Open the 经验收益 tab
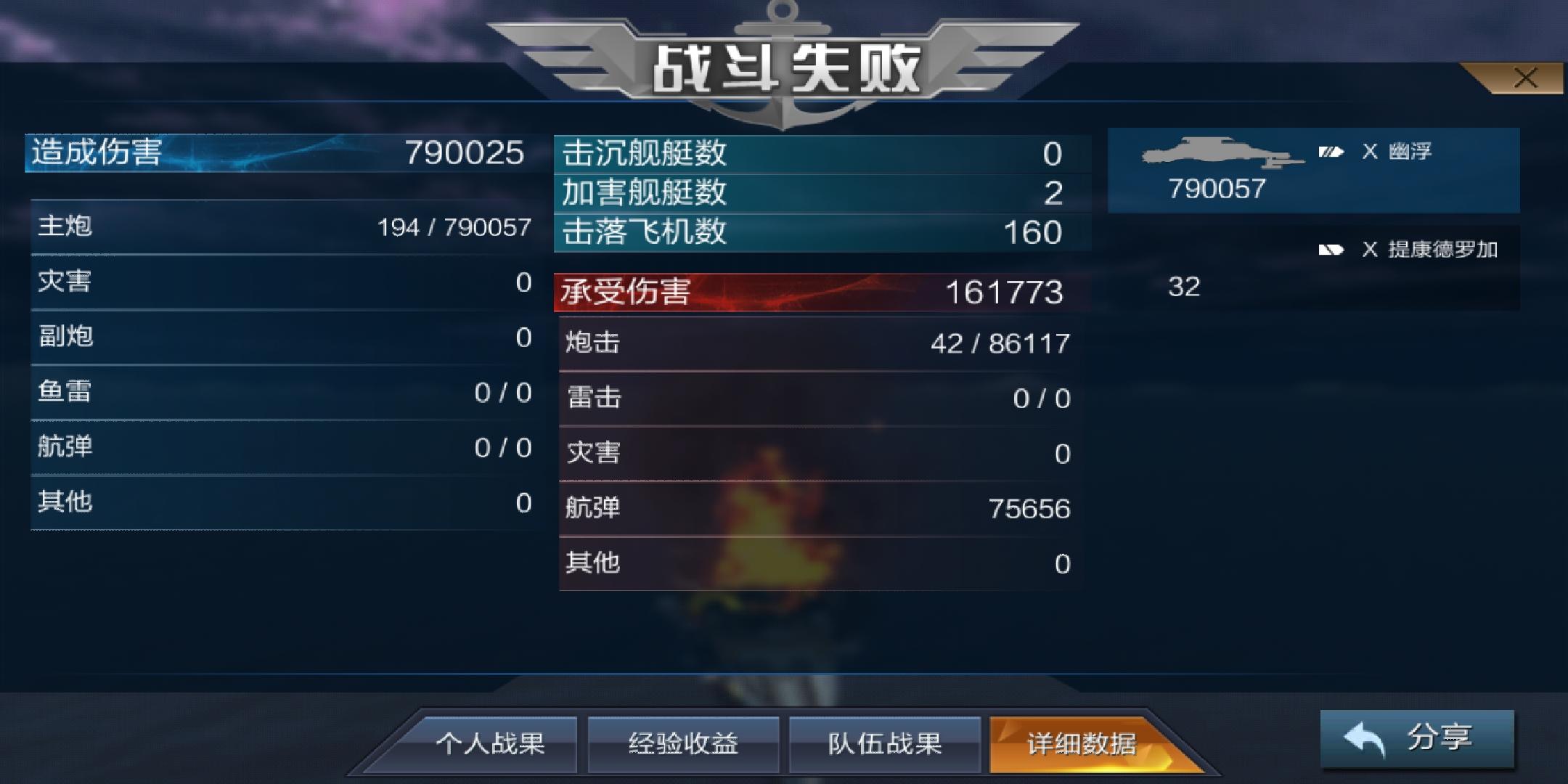The width and height of the screenshot is (1568, 784). coord(685,742)
